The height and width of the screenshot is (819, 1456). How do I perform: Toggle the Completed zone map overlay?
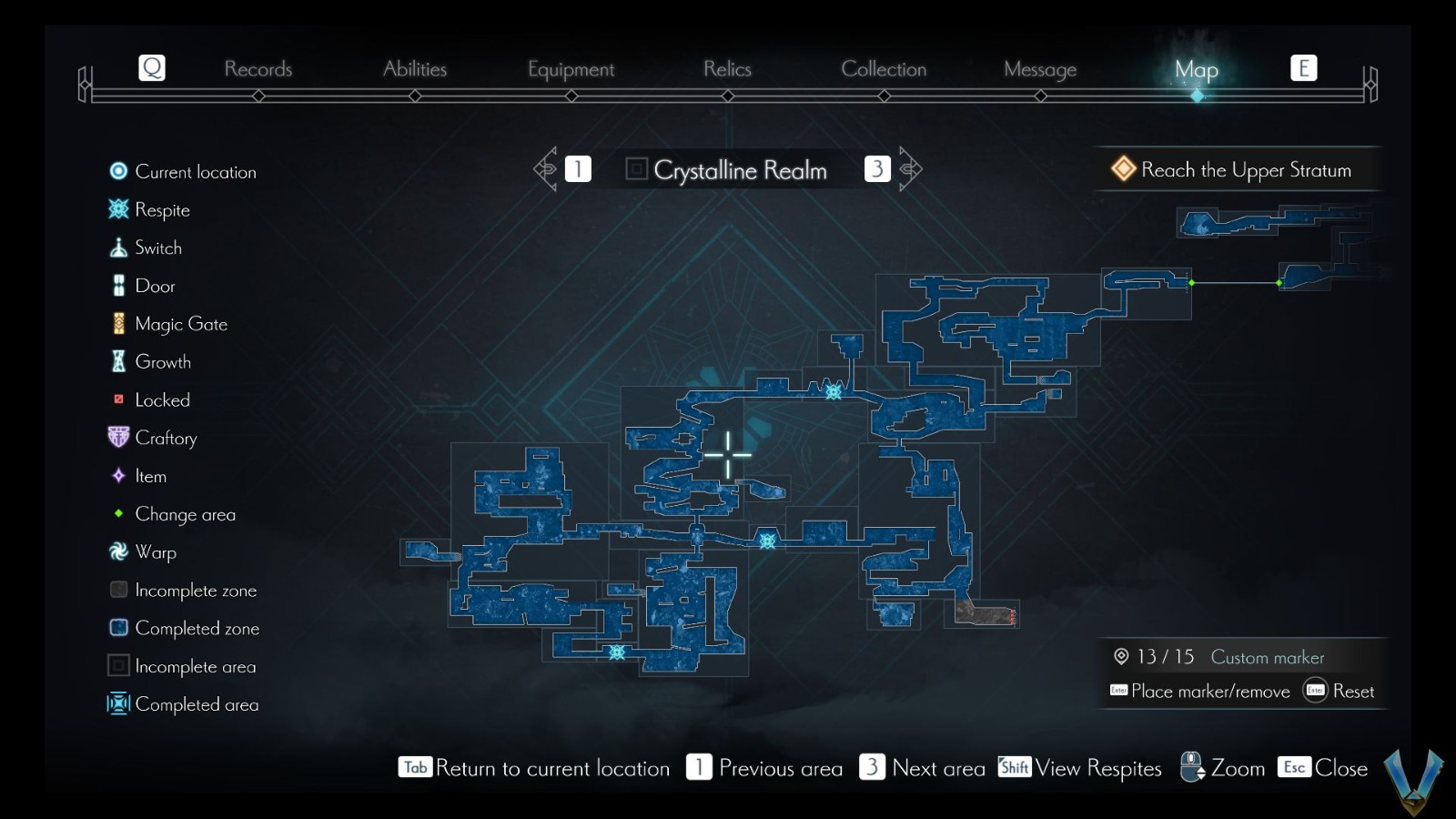116,628
